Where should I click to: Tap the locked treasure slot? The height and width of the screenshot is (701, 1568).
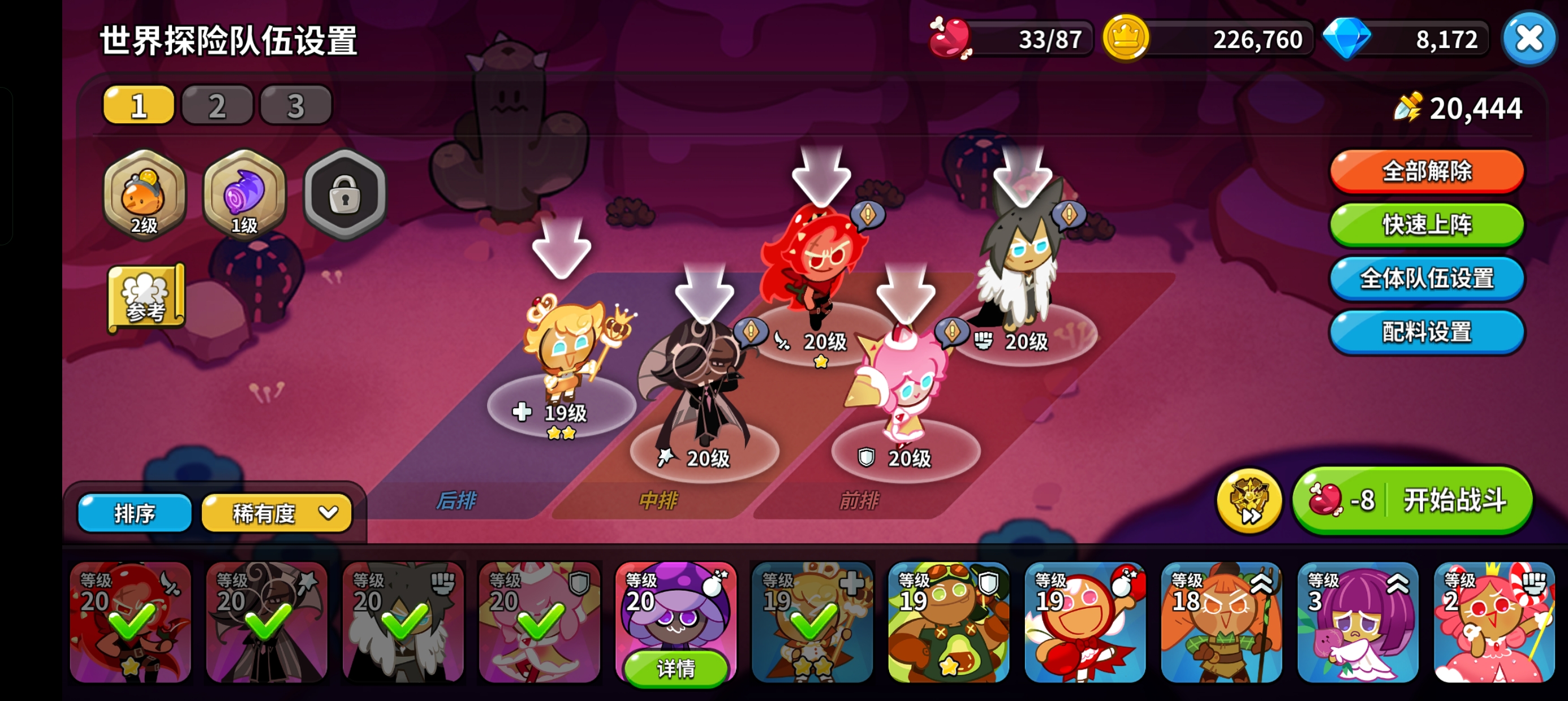click(x=344, y=194)
